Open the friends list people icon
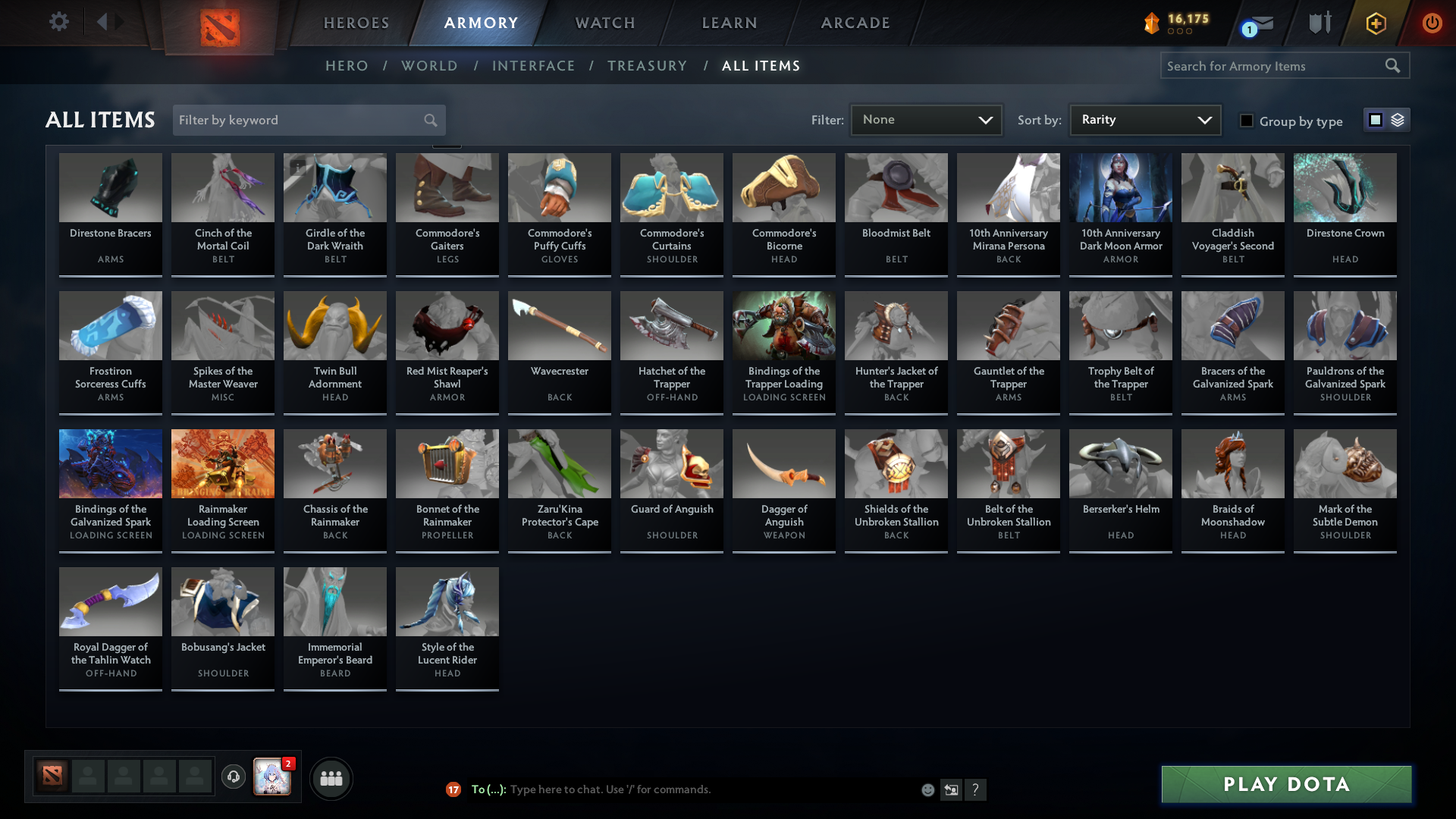 (x=331, y=778)
